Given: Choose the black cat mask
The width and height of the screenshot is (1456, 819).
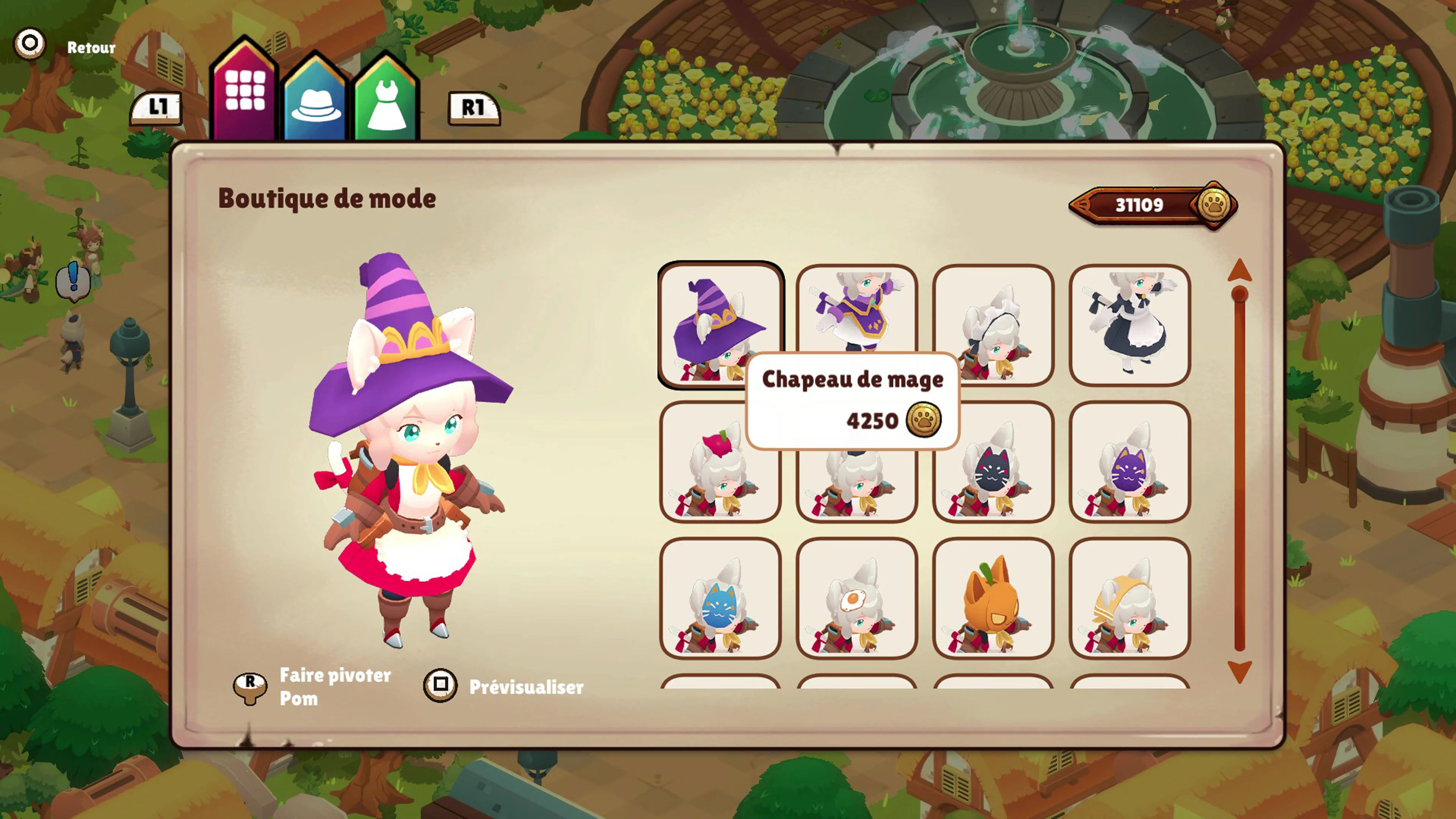Looking at the screenshot, I should tap(993, 462).
